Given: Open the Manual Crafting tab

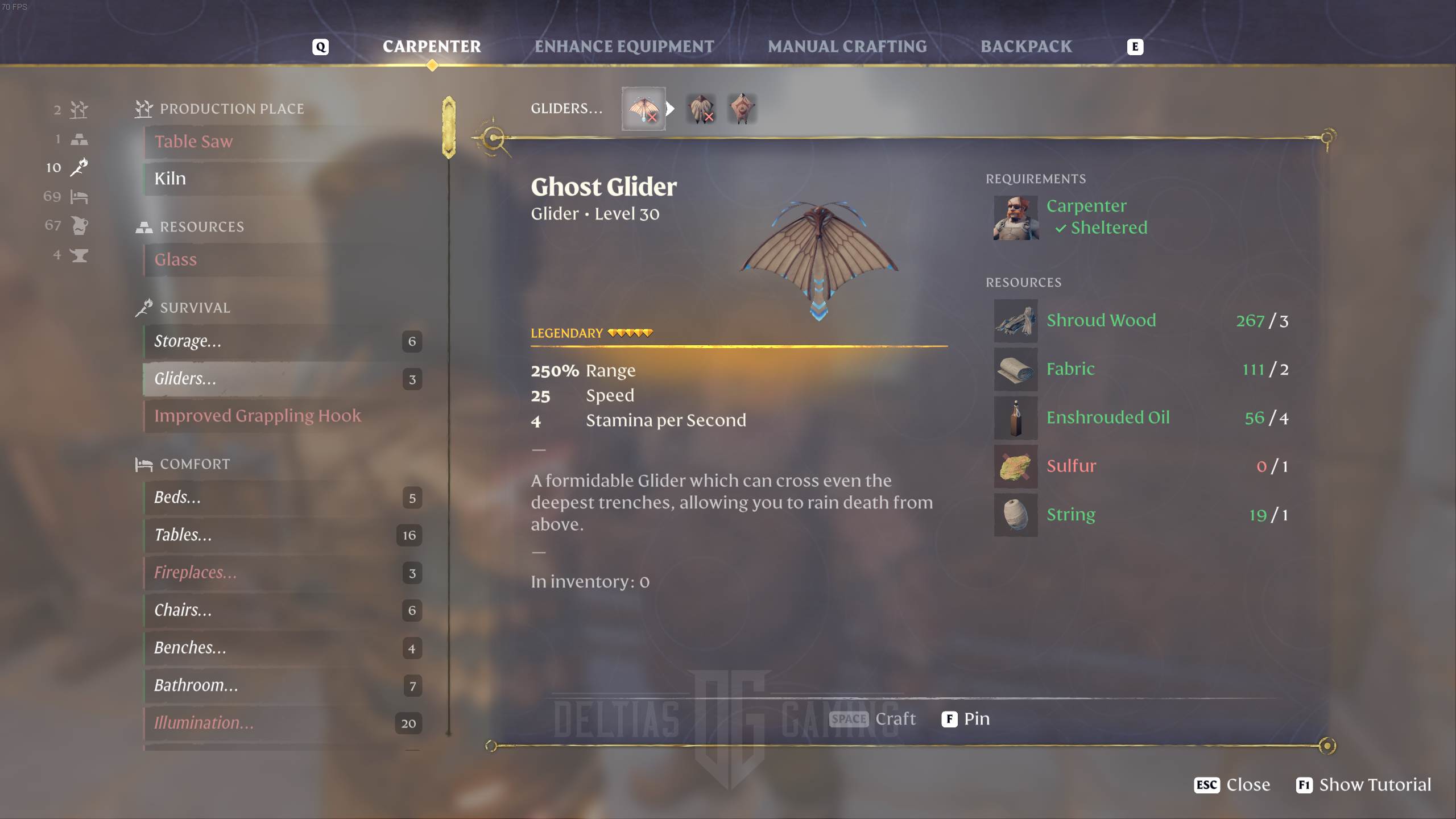Looking at the screenshot, I should tap(847, 47).
